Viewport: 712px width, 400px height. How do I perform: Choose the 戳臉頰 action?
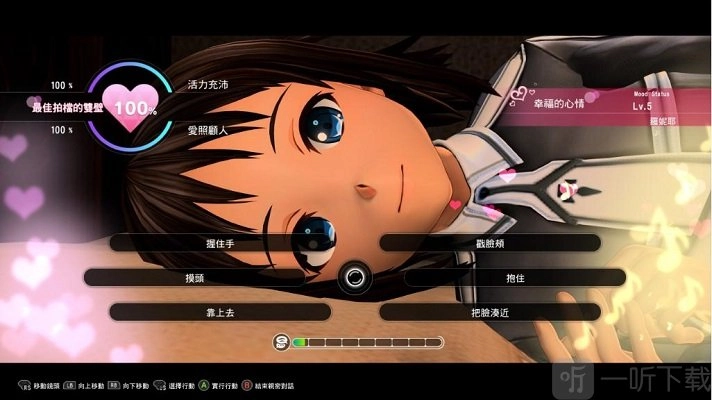point(490,243)
